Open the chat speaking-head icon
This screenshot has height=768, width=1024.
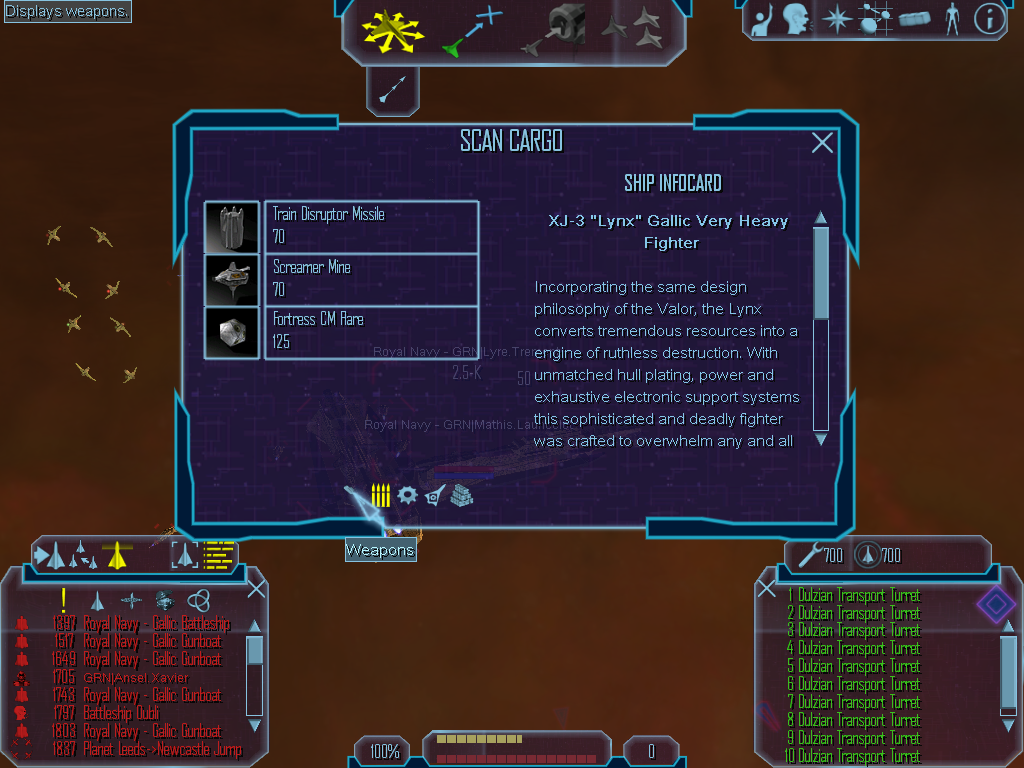coord(796,19)
